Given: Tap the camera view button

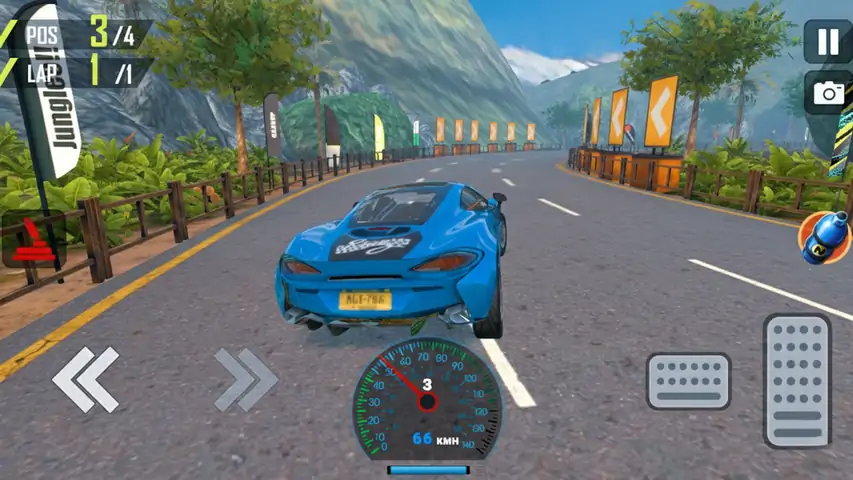Looking at the screenshot, I should (828, 93).
